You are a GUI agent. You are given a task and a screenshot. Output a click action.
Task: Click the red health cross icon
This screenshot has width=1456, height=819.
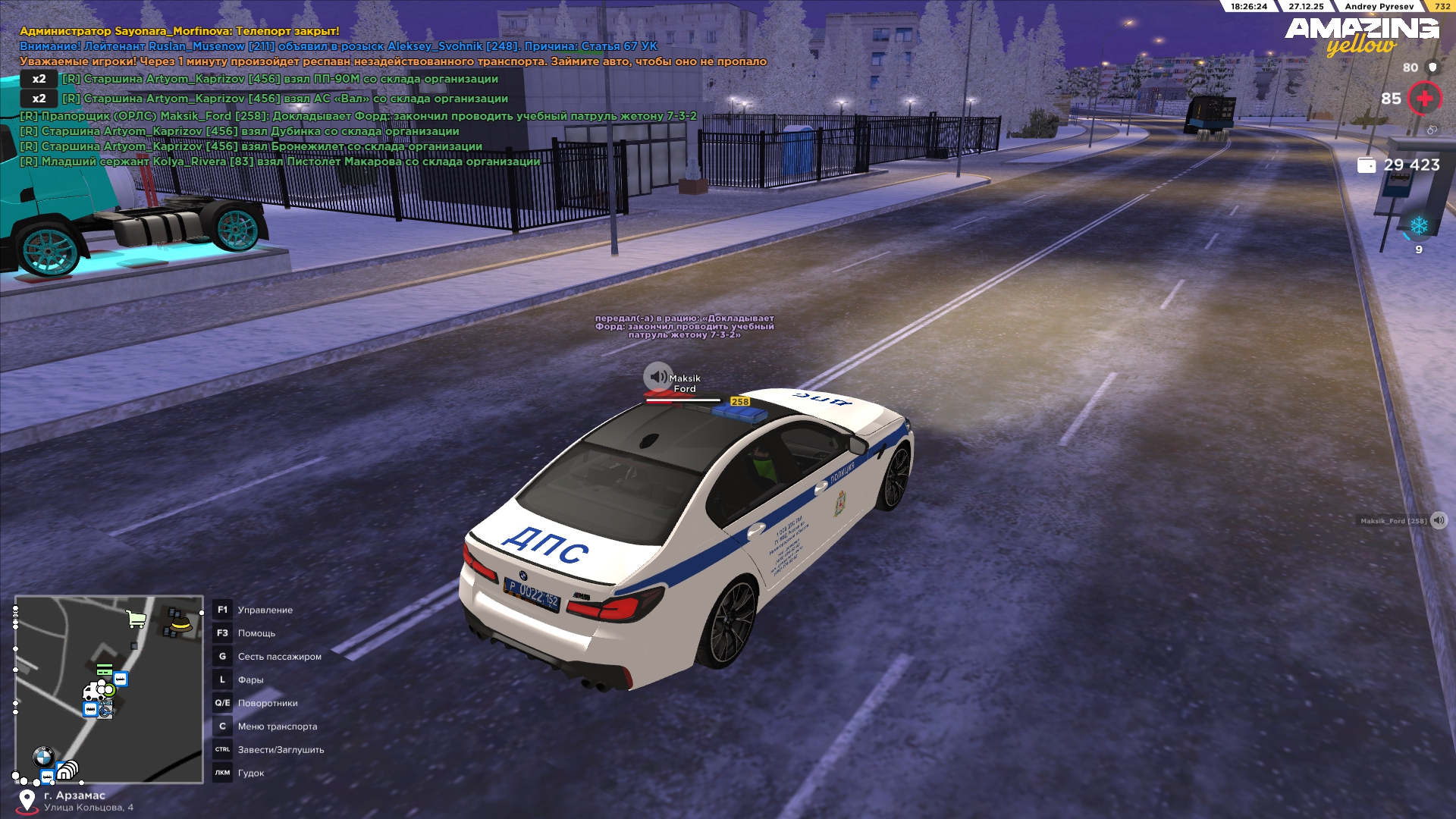(1425, 99)
